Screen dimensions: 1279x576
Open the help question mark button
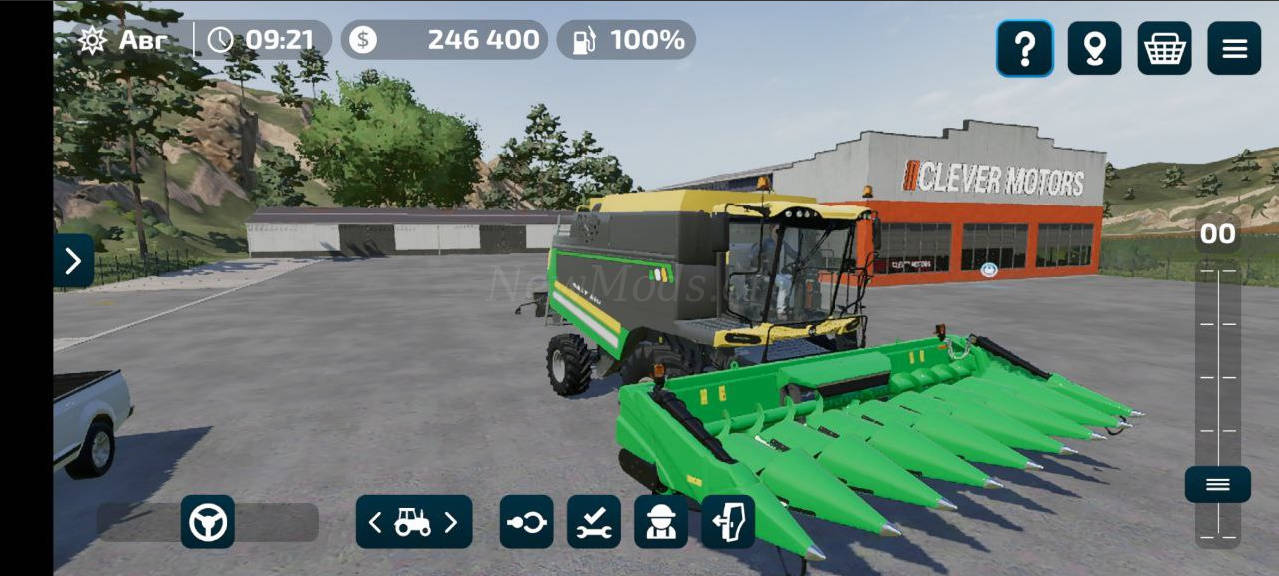pyautogui.click(x=1024, y=48)
